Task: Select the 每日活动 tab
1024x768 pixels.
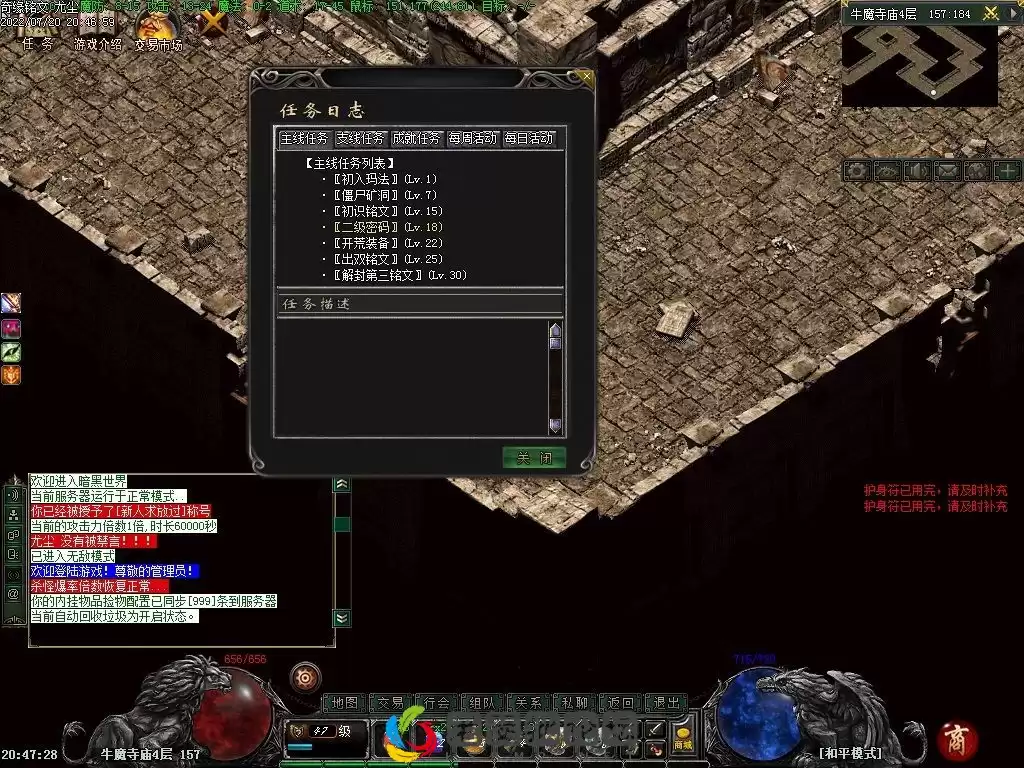Action: coord(528,138)
